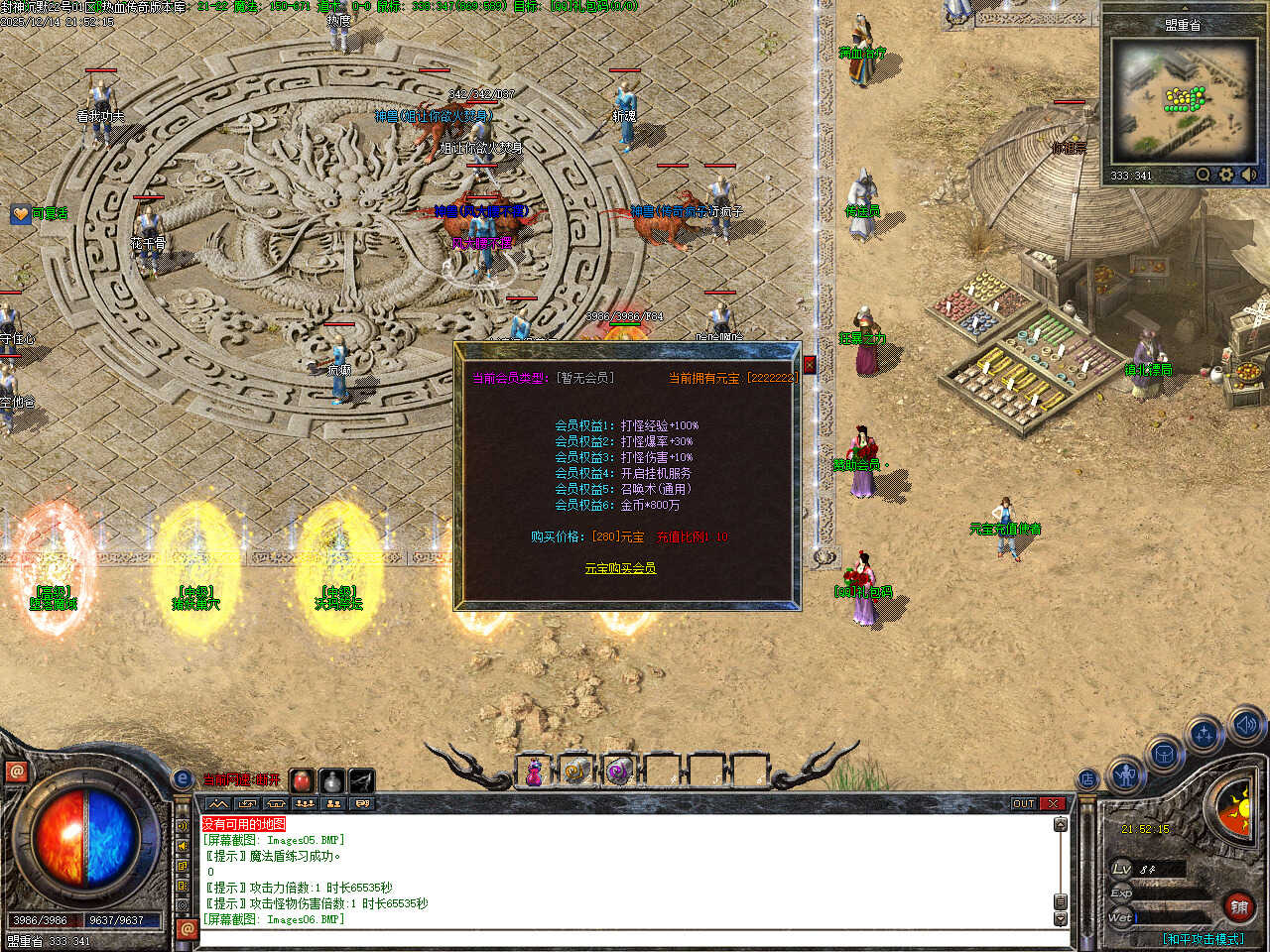
Task: Use the yellow spiral scroll in belt
Action: (x=576, y=772)
